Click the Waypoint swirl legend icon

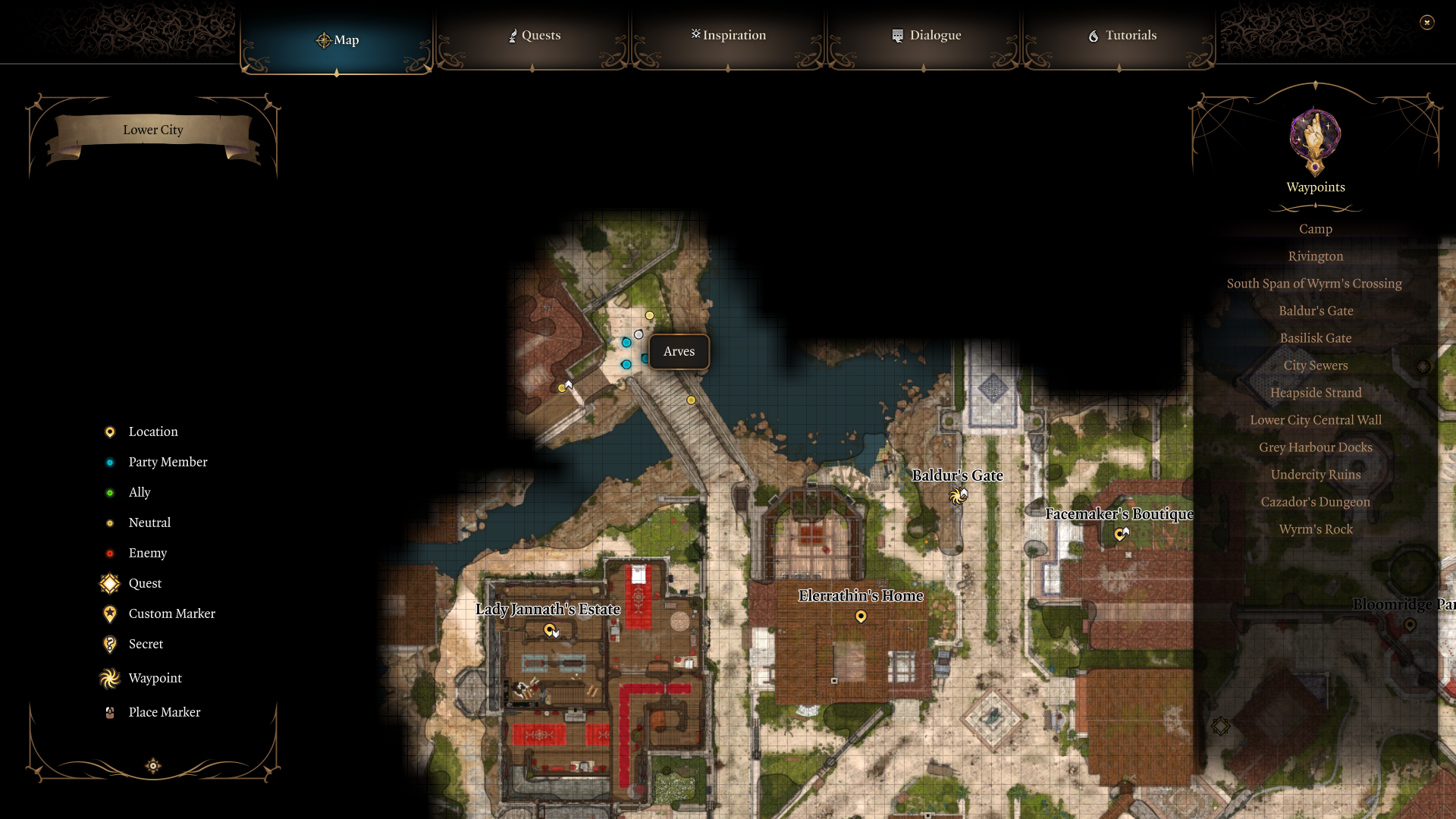[x=108, y=678]
